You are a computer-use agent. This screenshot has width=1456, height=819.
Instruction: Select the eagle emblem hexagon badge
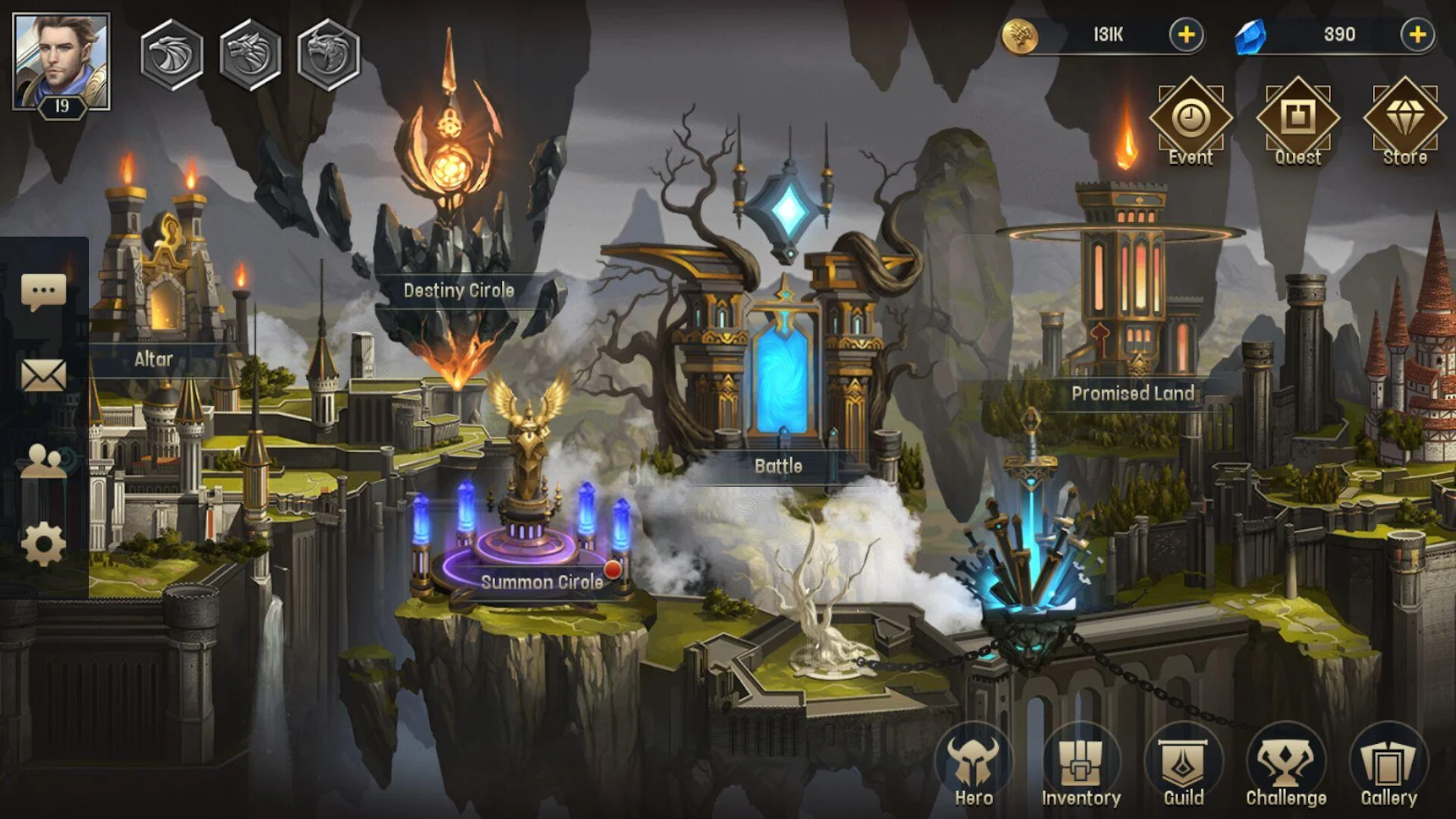[x=172, y=55]
